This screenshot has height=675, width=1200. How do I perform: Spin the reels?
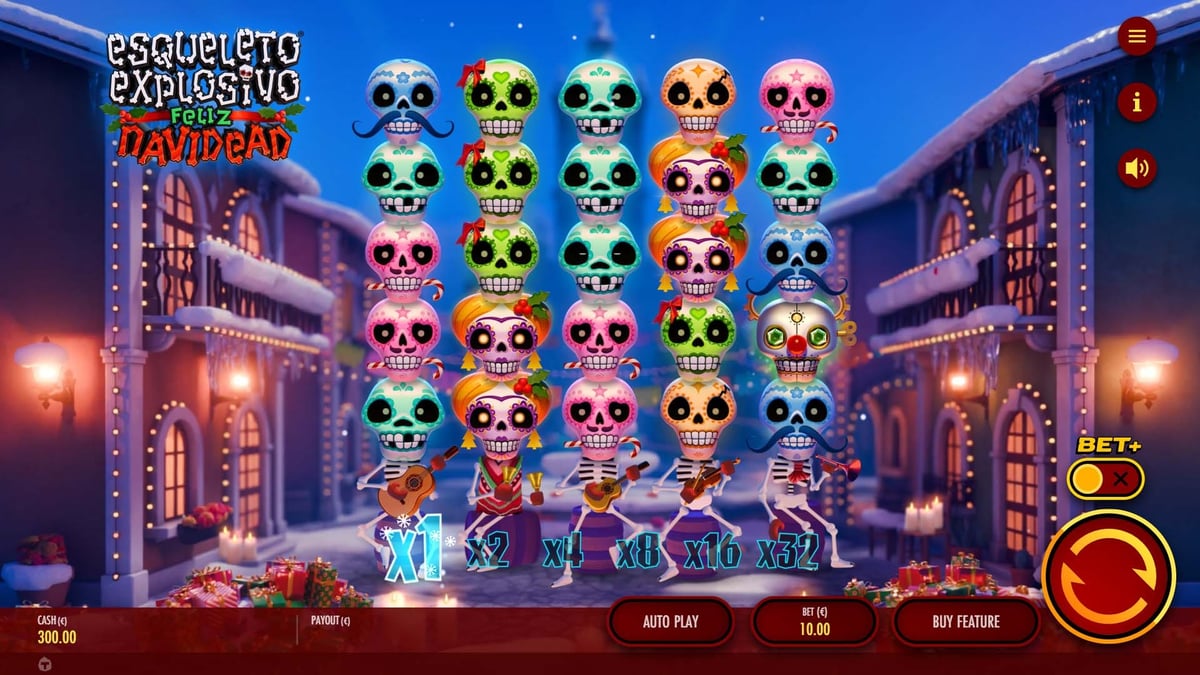tap(1108, 575)
